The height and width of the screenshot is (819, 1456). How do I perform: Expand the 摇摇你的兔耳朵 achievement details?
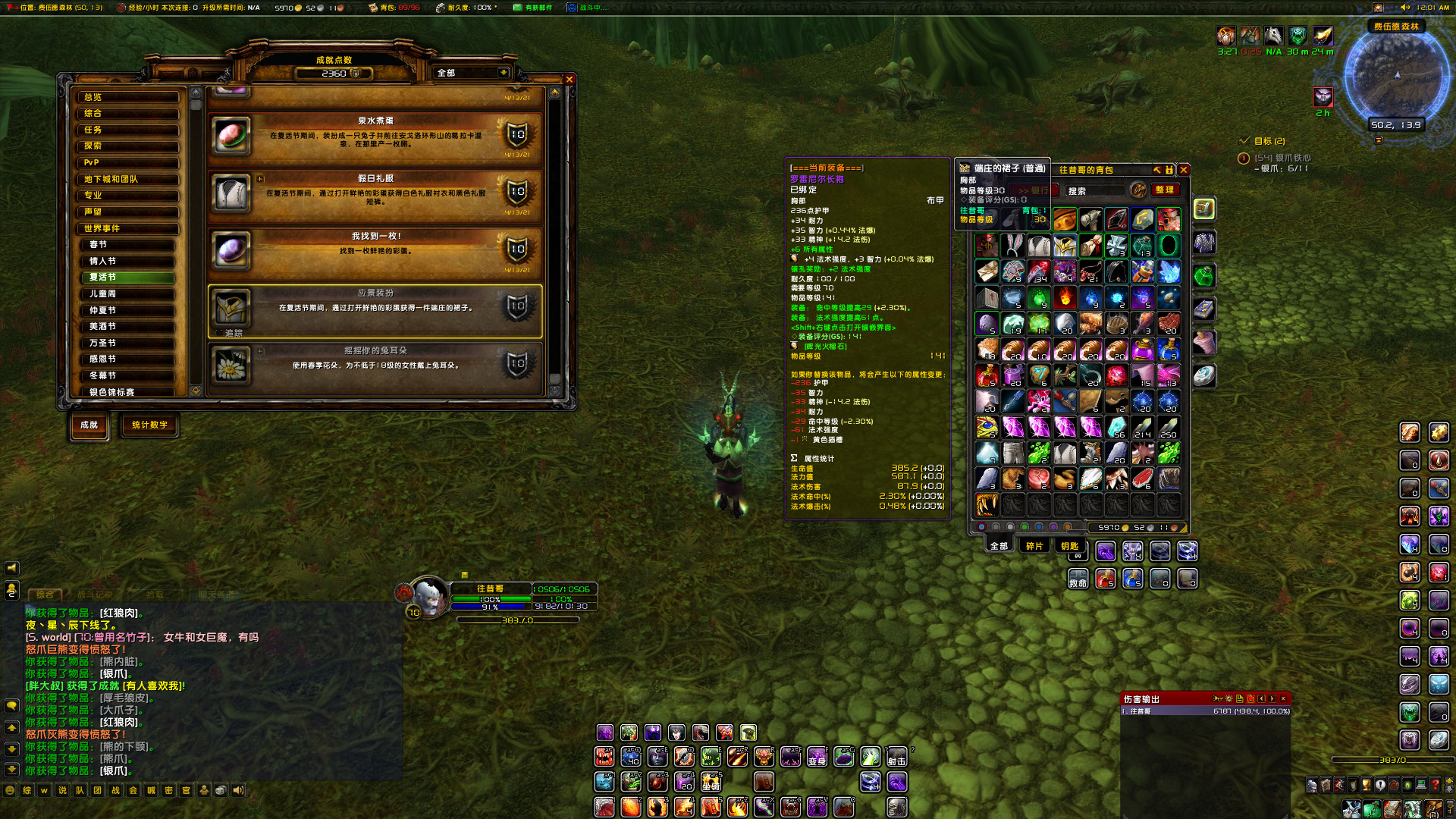click(261, 350)
